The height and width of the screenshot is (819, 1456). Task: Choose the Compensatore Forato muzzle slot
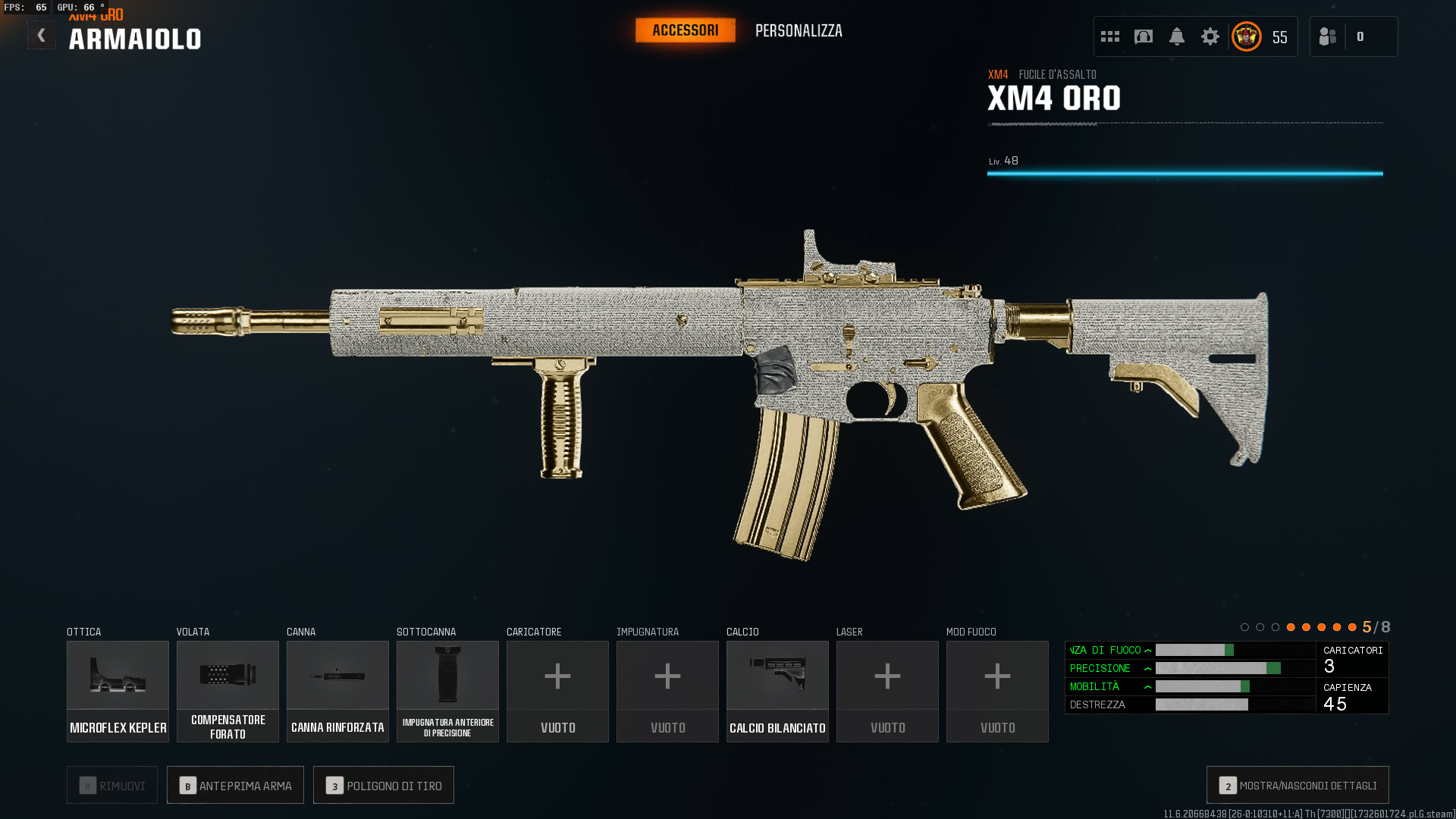(x=227, y=691)
